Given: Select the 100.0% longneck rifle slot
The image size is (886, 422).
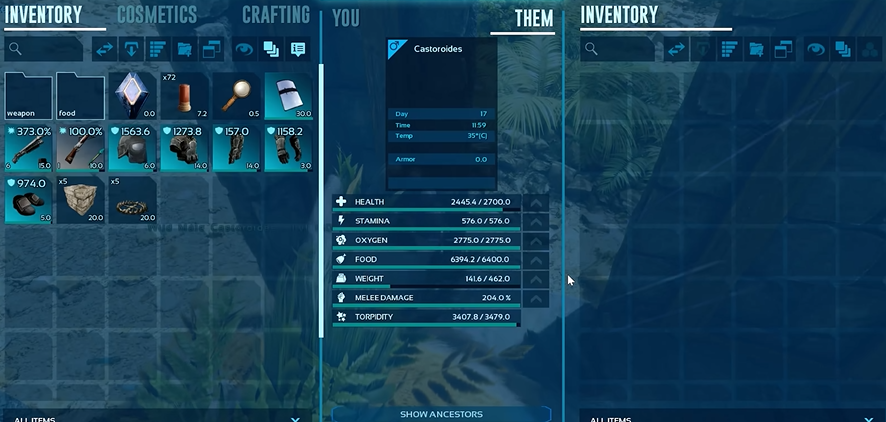Looking at the screenshot, I should 81,149.
